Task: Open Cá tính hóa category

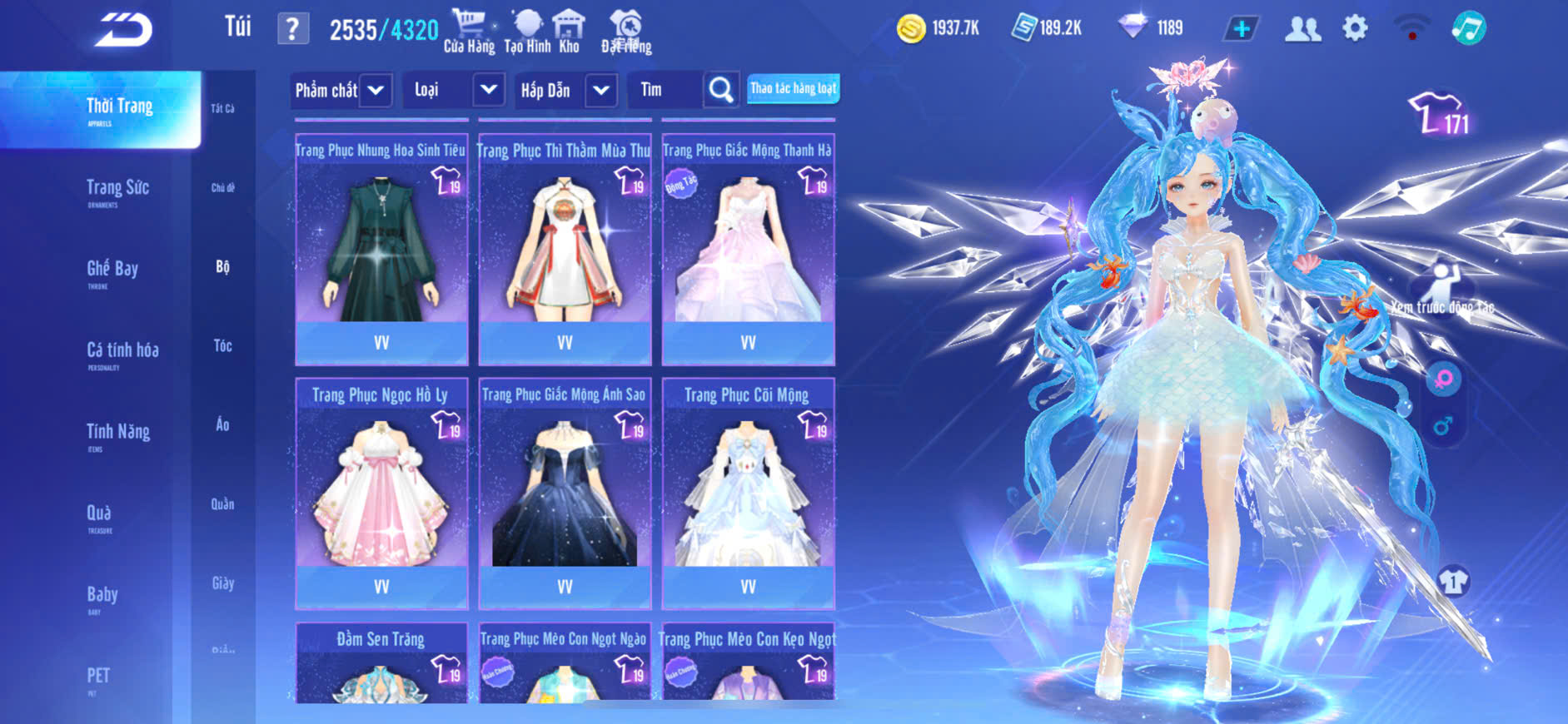Action: (122, 351)
